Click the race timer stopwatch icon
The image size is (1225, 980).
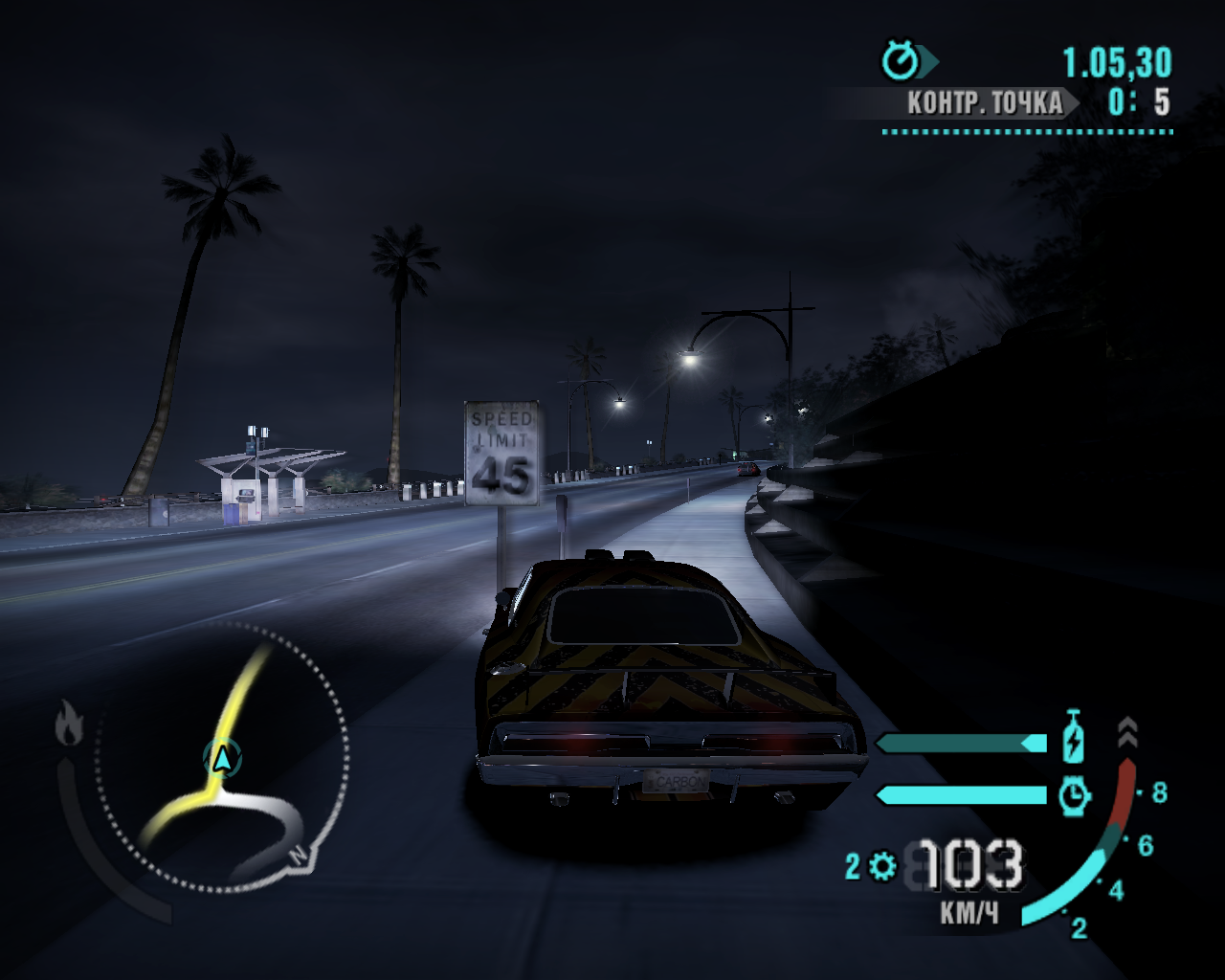(x=900, y=61)
